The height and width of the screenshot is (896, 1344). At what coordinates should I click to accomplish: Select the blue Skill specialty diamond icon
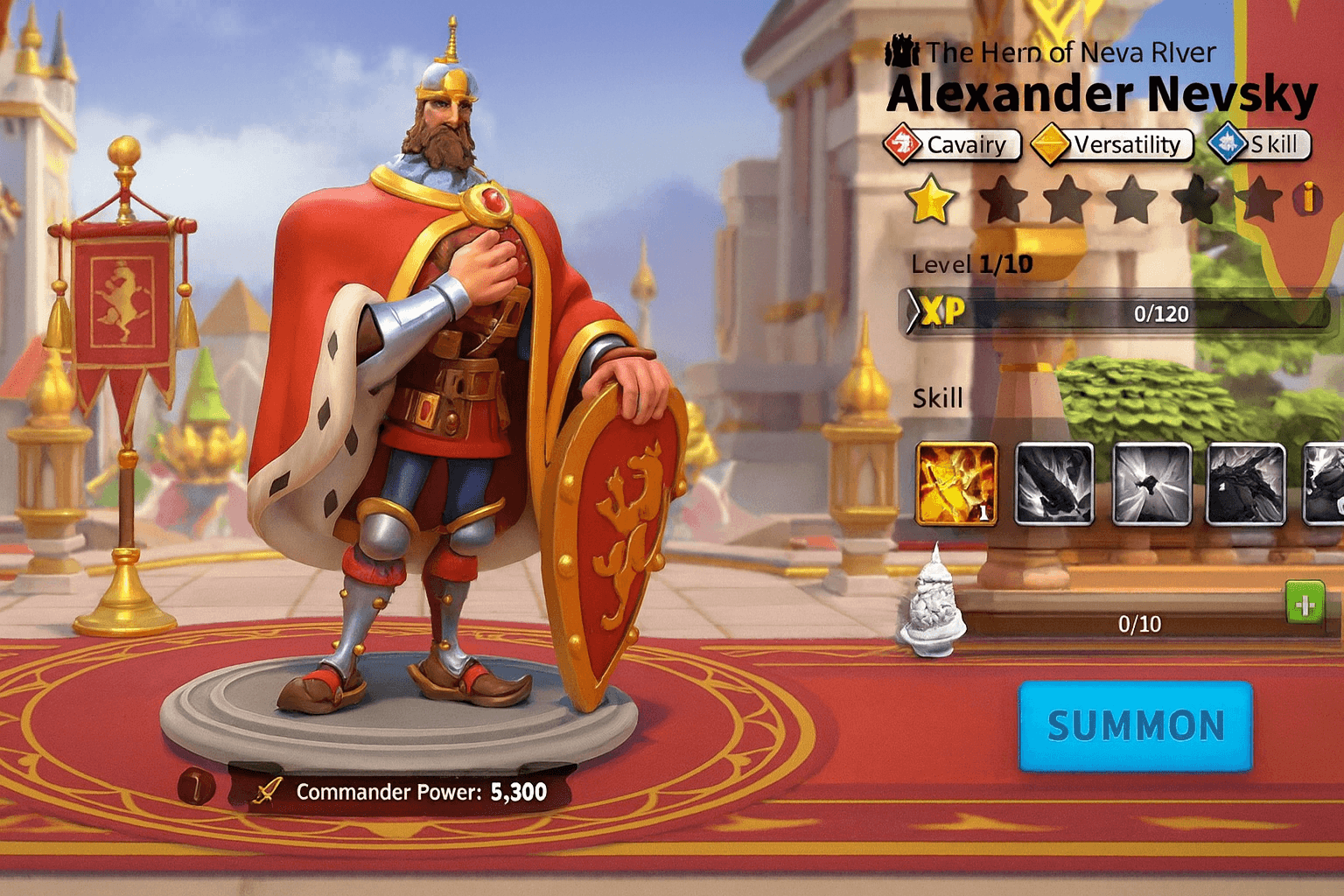coord(1227,143)
